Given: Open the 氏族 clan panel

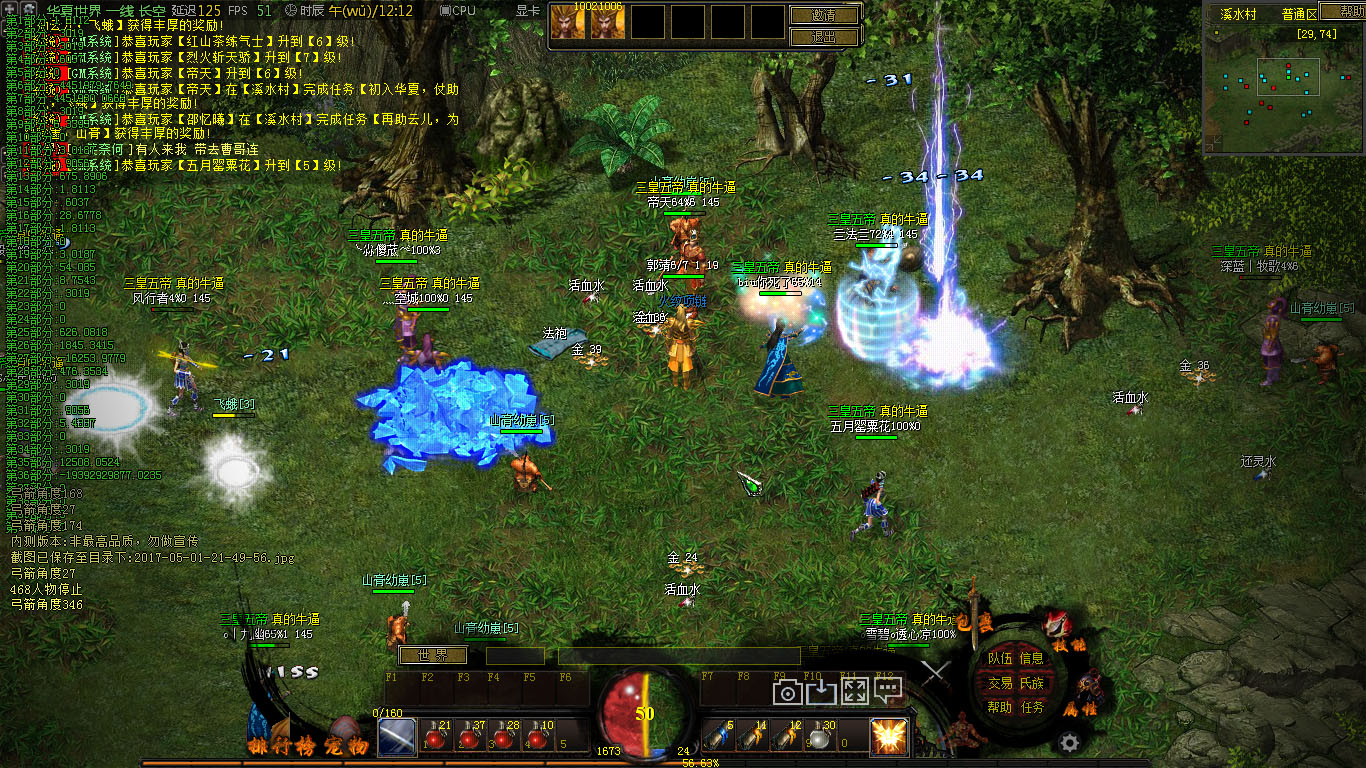Looking at the screenshot, I should click(1031, 682).
